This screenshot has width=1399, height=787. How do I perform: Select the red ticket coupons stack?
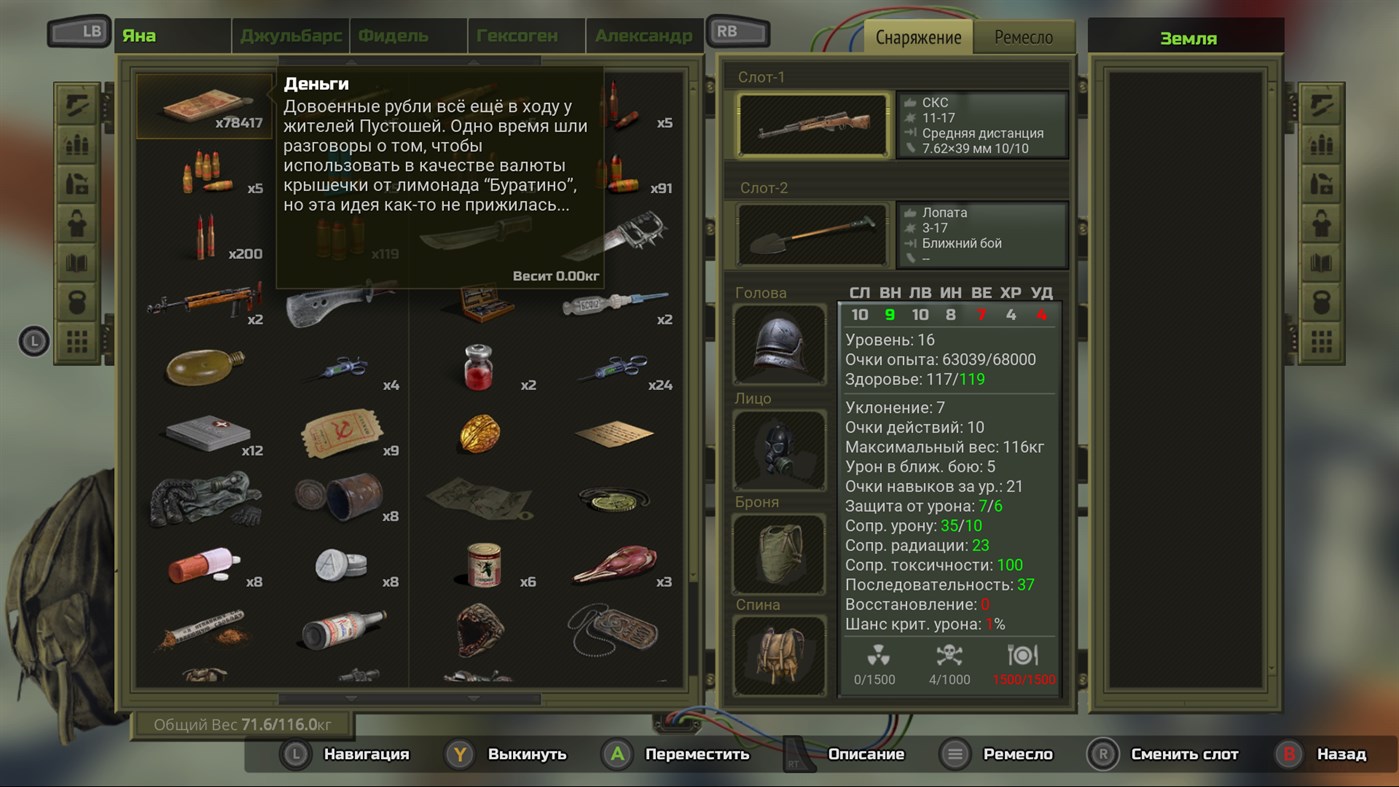[x=341, y=433]
